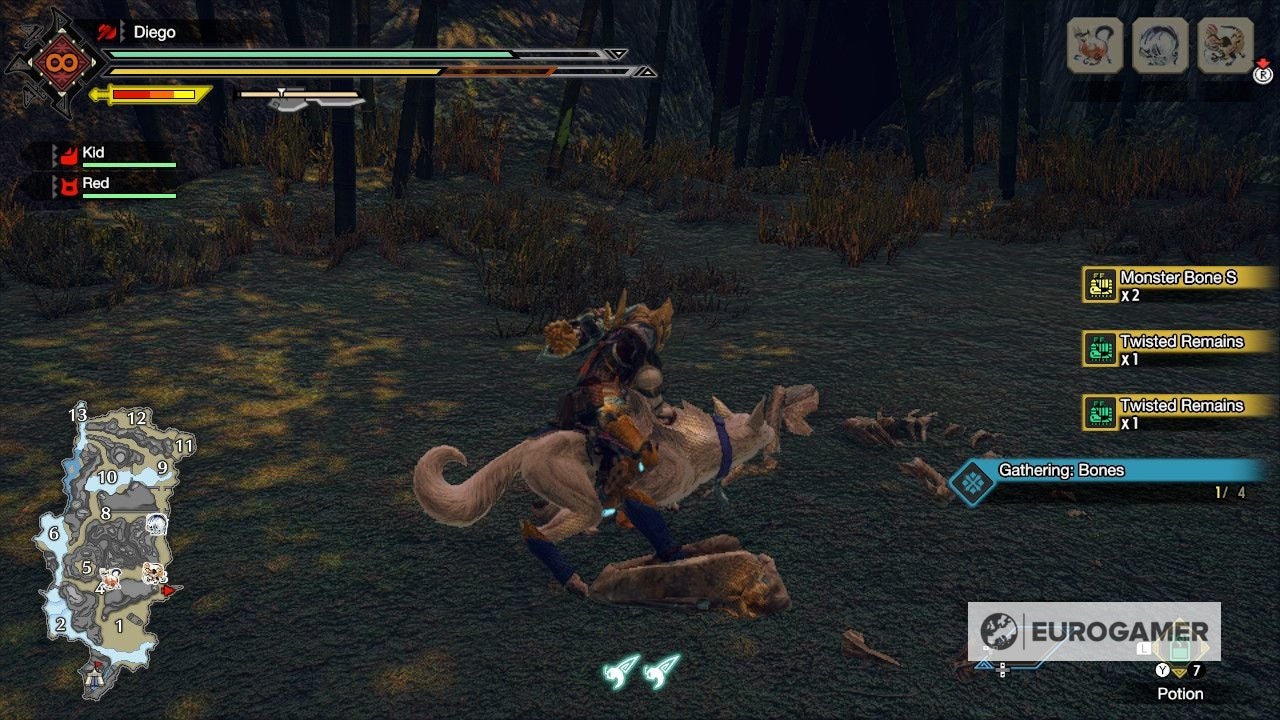1280x720 pixels.
Task: Select the first monster icon in the top-right
Action: [x=1094, y=46]
